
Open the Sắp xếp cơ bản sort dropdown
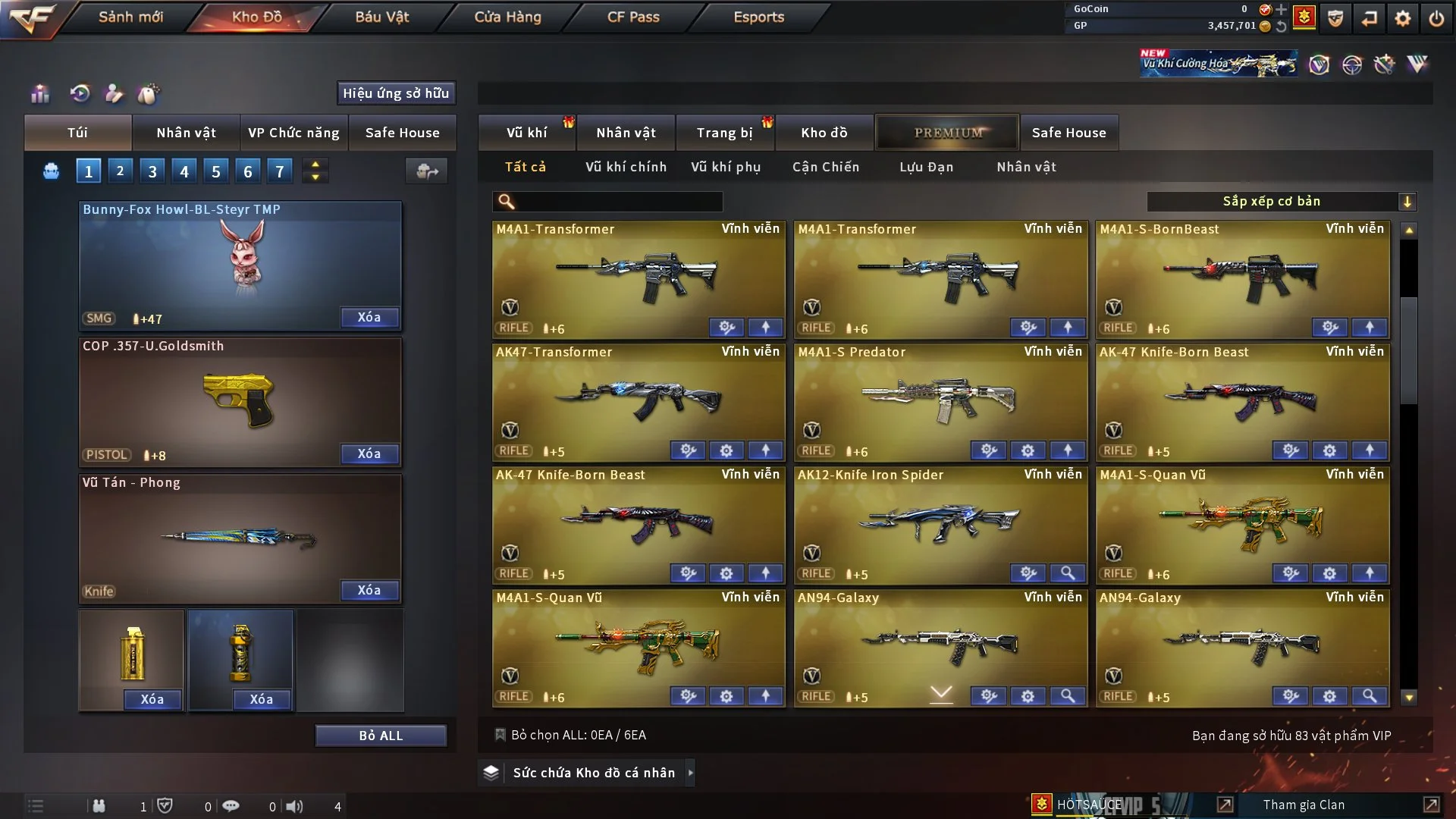click(1281, 202)
